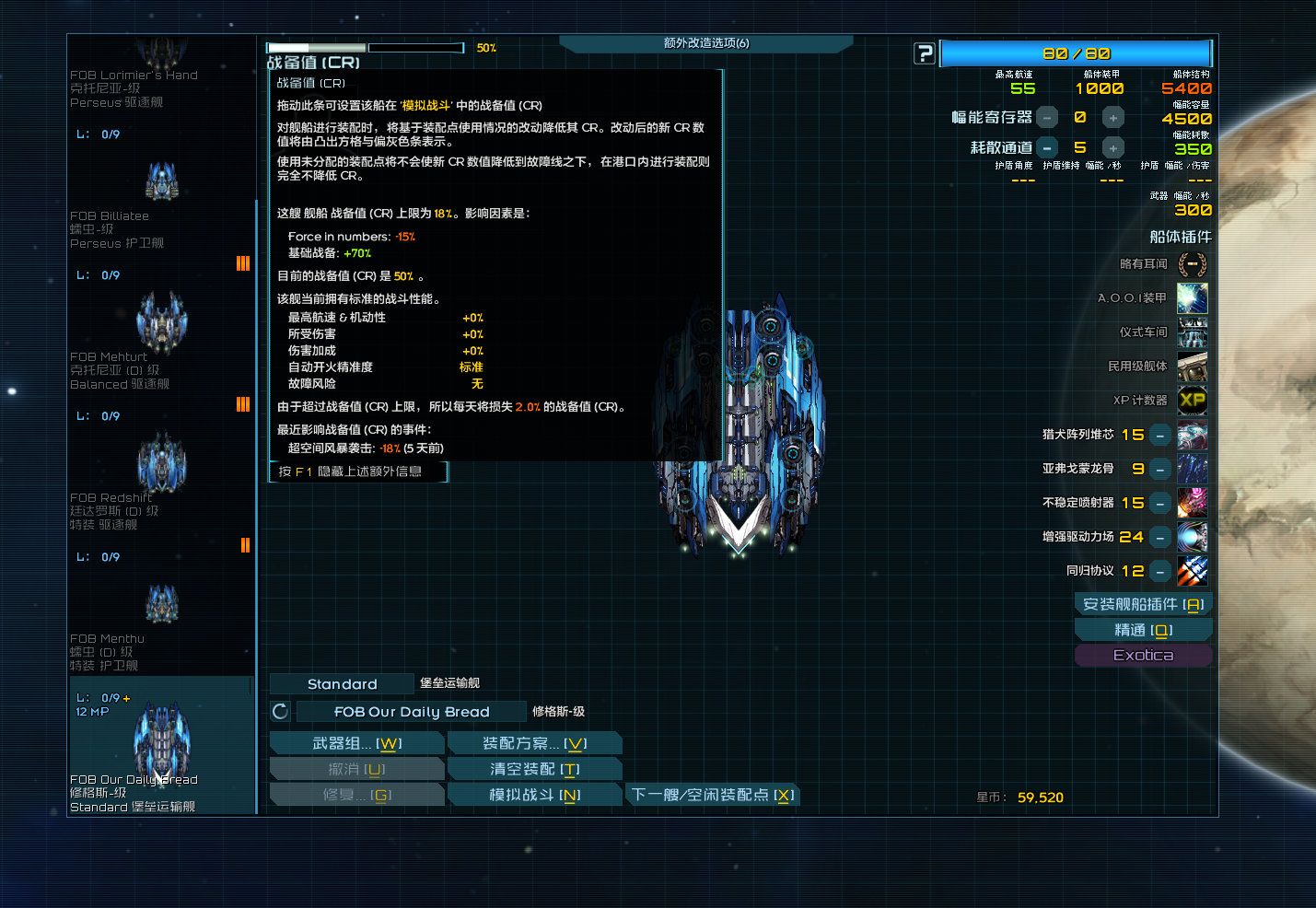The height and width of the screenshot is (908, 1316).
Task: Select the XP计数器 hullmod icon
Action: tap(1192, 400)
